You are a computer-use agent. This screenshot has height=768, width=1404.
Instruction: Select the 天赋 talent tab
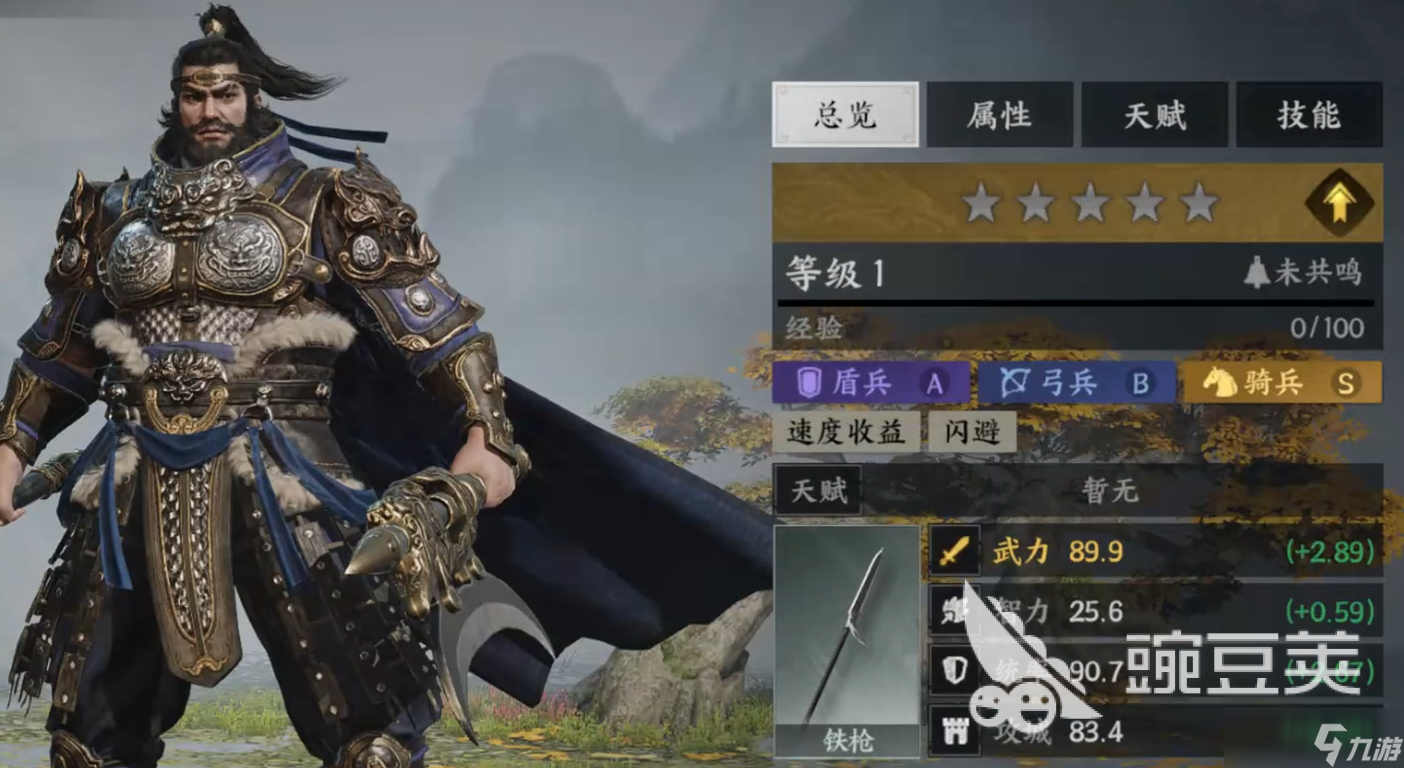[1154, 115]
